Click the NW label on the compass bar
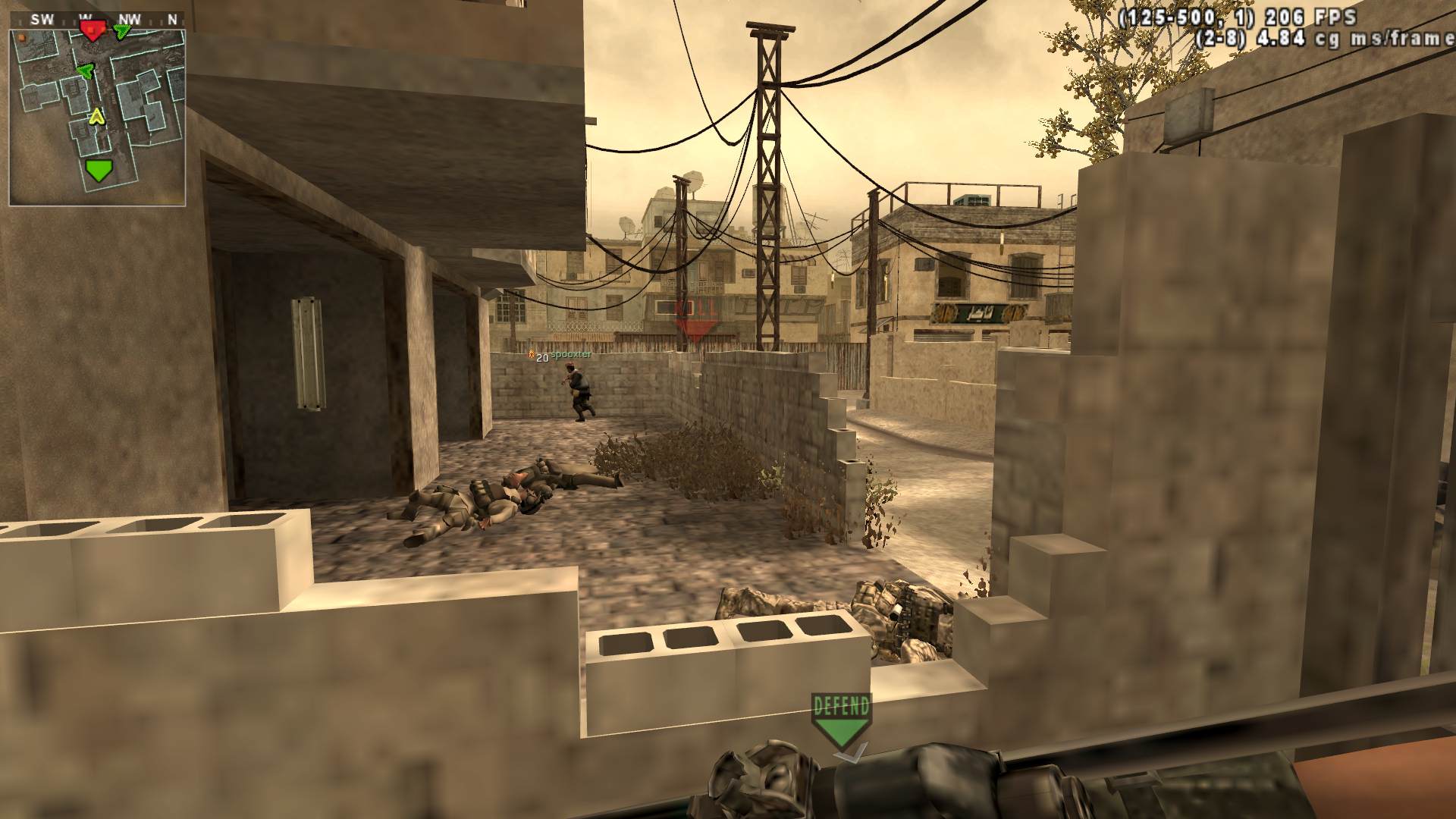The width and height of the screenshot is (1456, 819). tap(129, 18)
